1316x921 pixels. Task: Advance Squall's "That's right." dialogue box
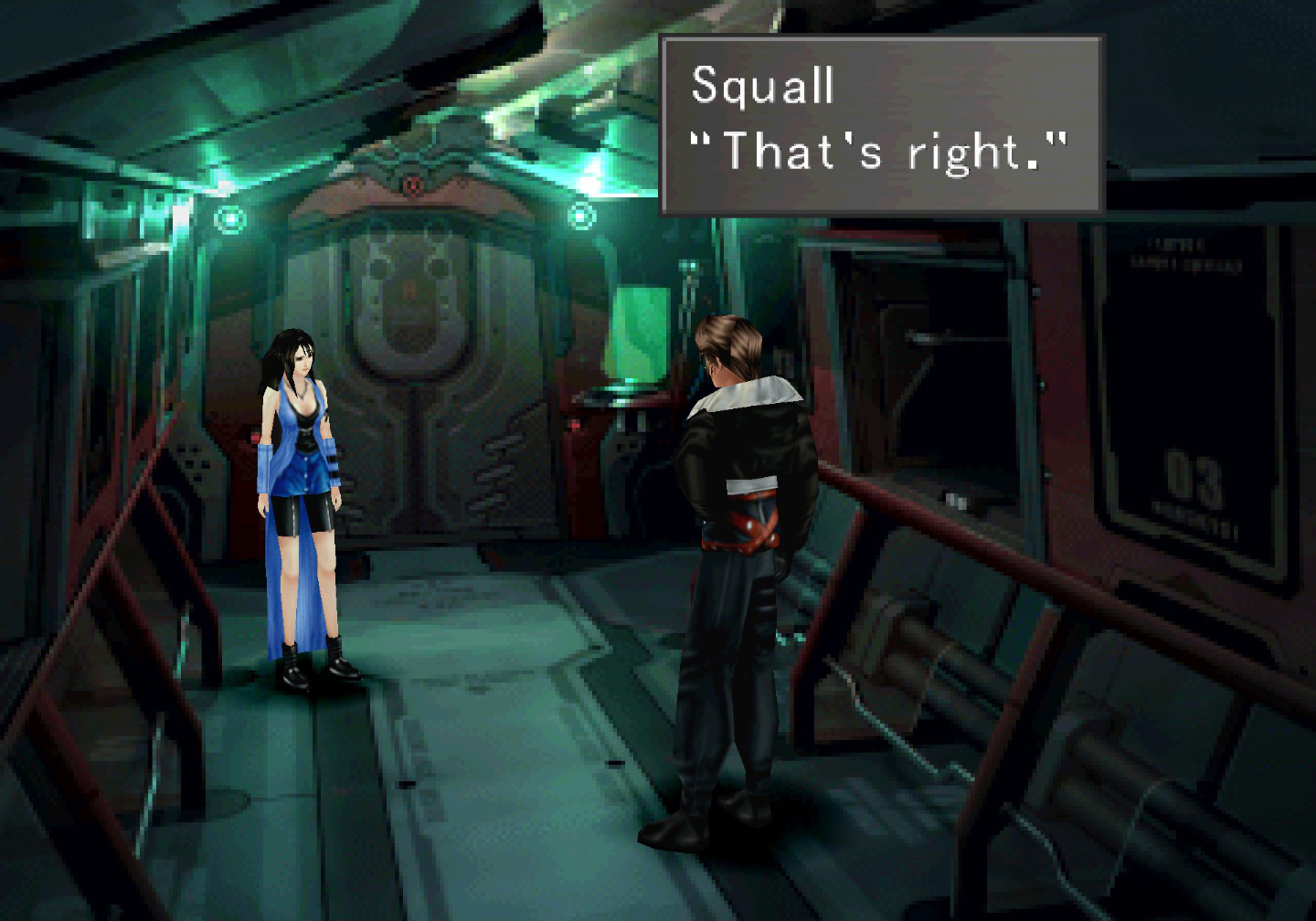[881, 125]
